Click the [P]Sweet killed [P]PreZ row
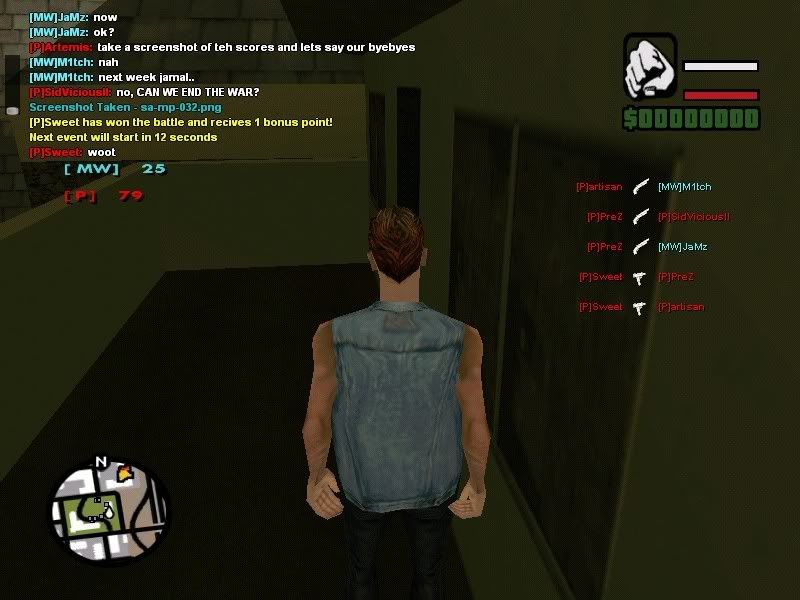This screenshot has width=800, height=600. point(637,277)
